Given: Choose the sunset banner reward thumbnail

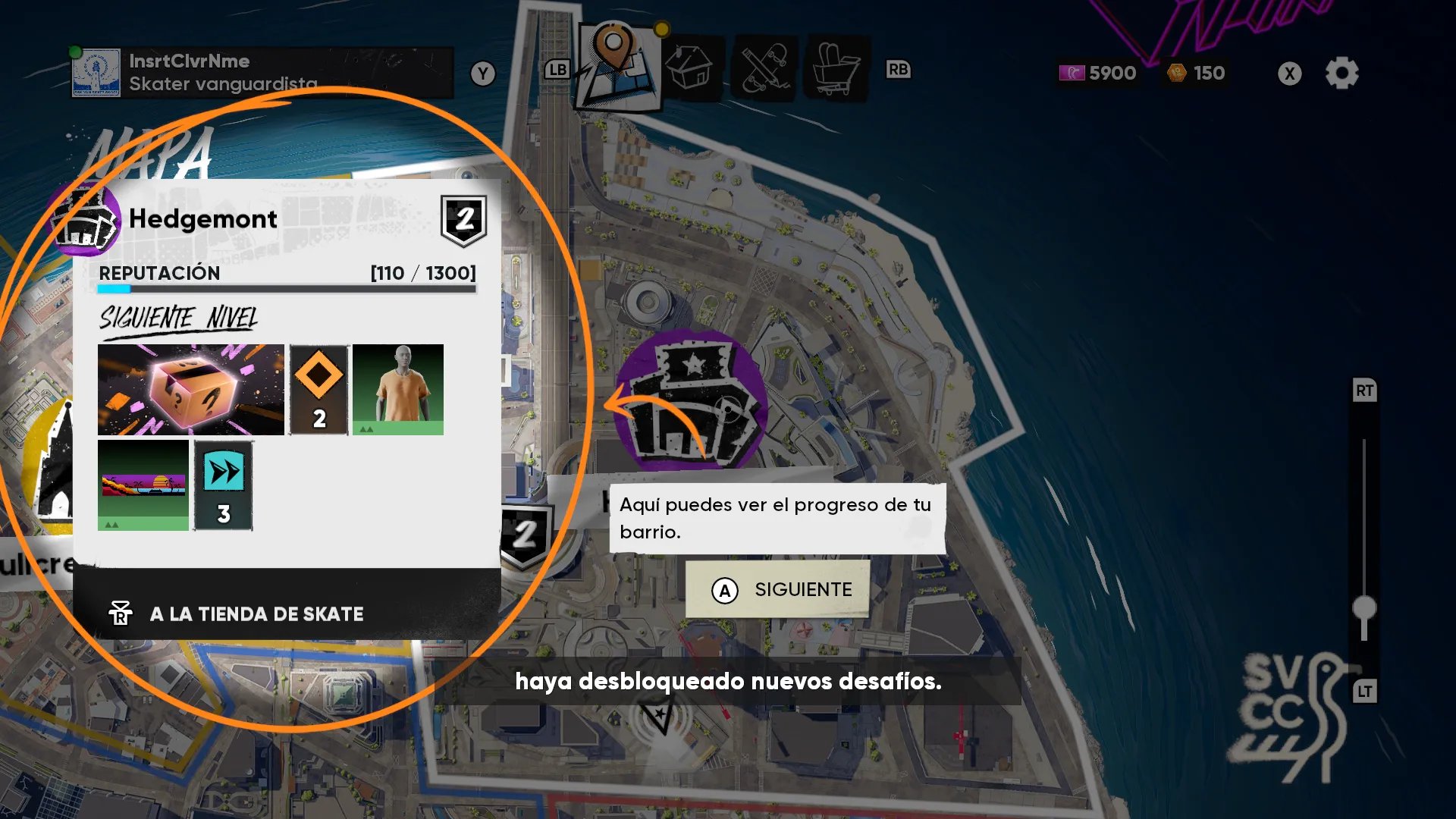Looking at the screenshot, I should 143,485.
